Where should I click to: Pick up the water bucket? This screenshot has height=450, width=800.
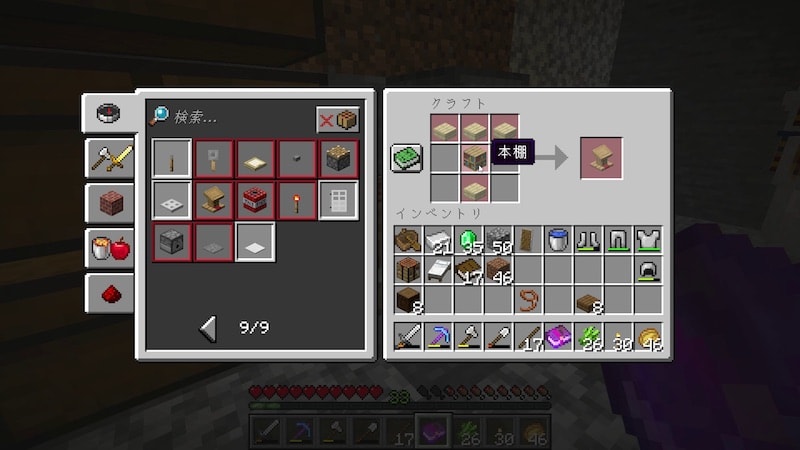(558, 241)
